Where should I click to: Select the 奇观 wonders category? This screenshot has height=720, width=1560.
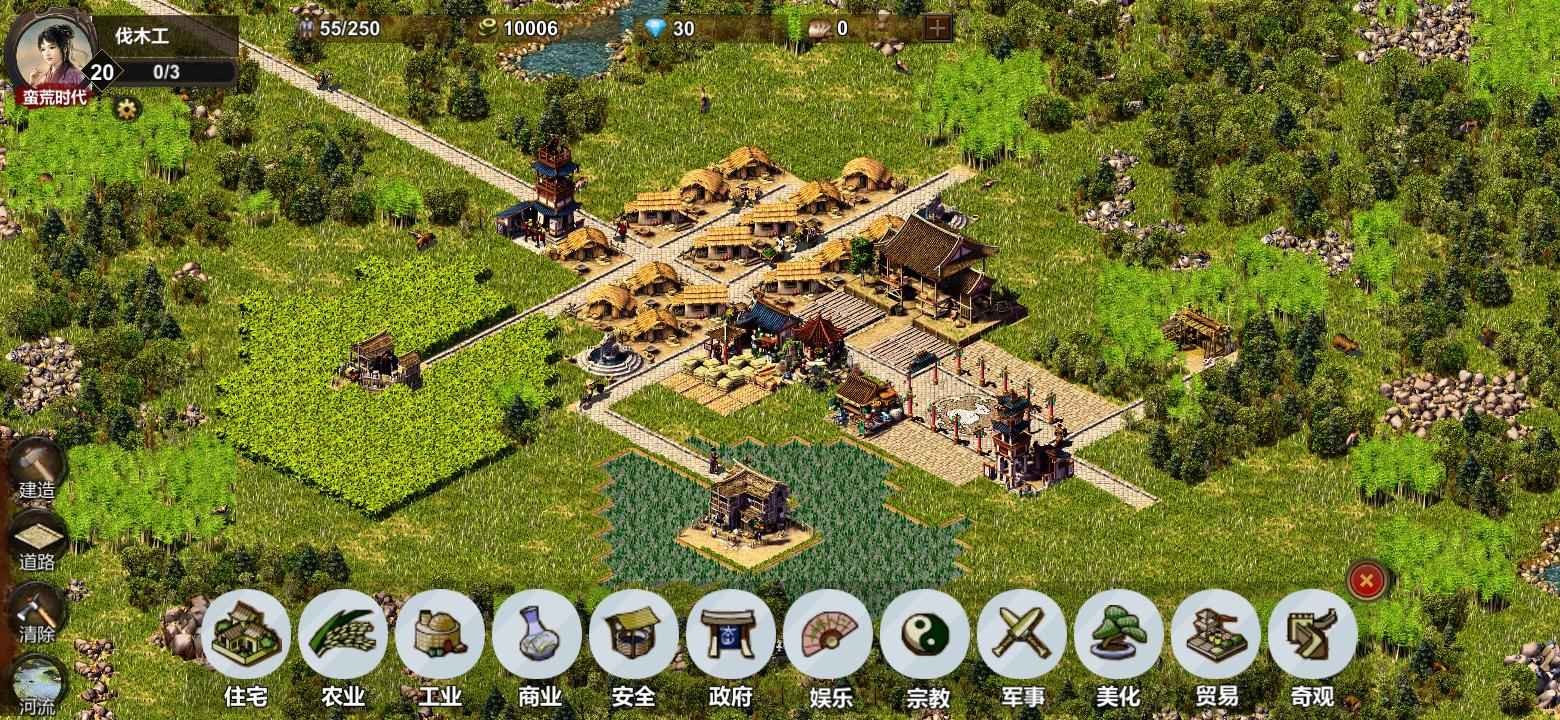[1313, 635]
